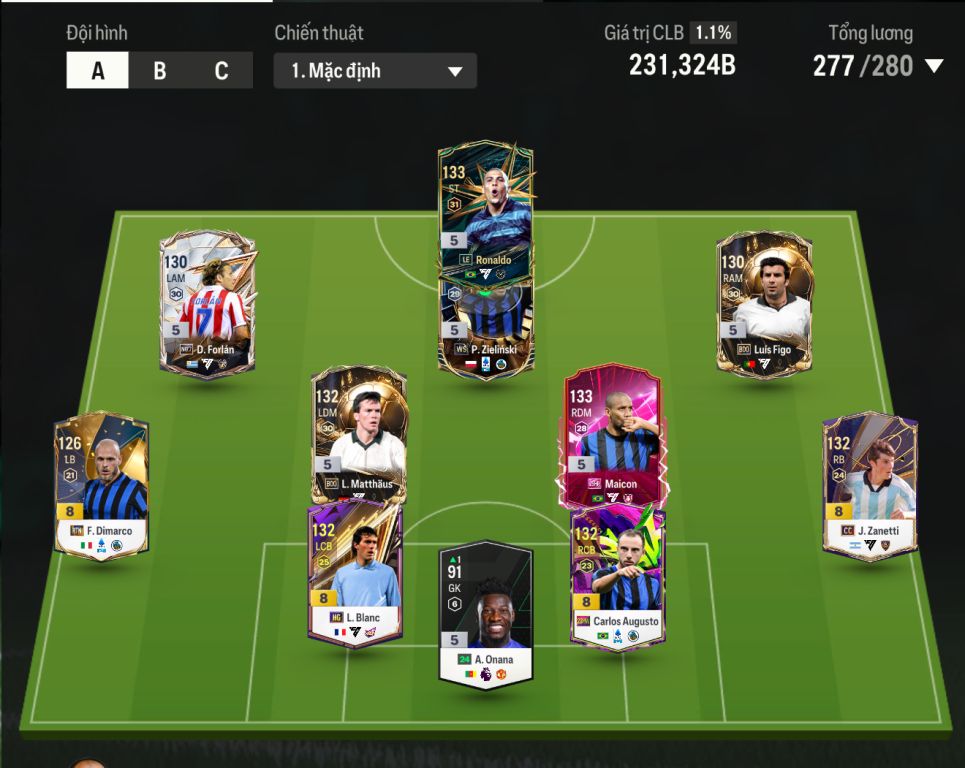Choose the J. Zanetti right-back card
The image size is (965, 768).
click(869, 485)
